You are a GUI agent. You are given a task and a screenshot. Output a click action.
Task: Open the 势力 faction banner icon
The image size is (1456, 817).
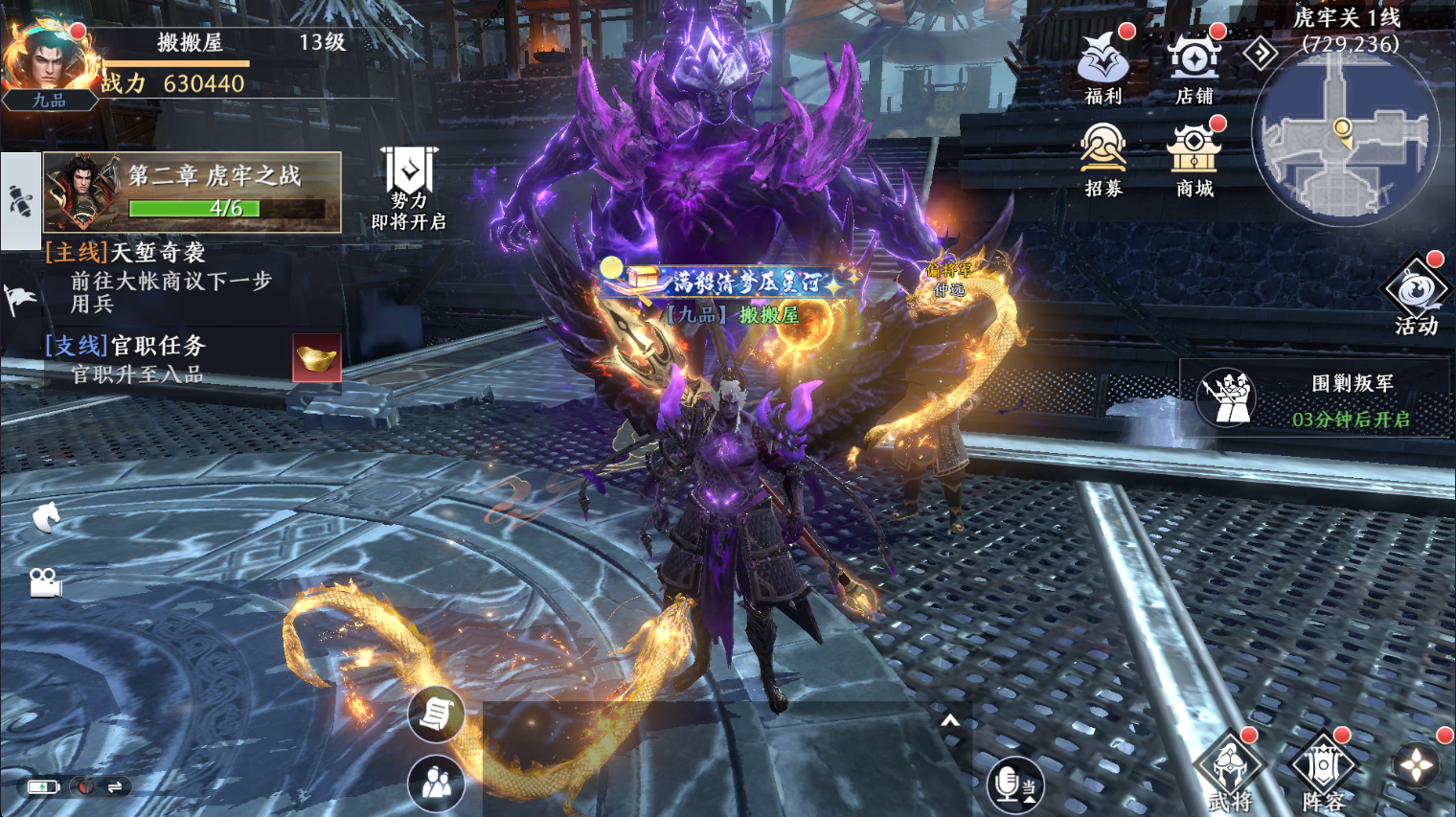click(x=409, y=188)
